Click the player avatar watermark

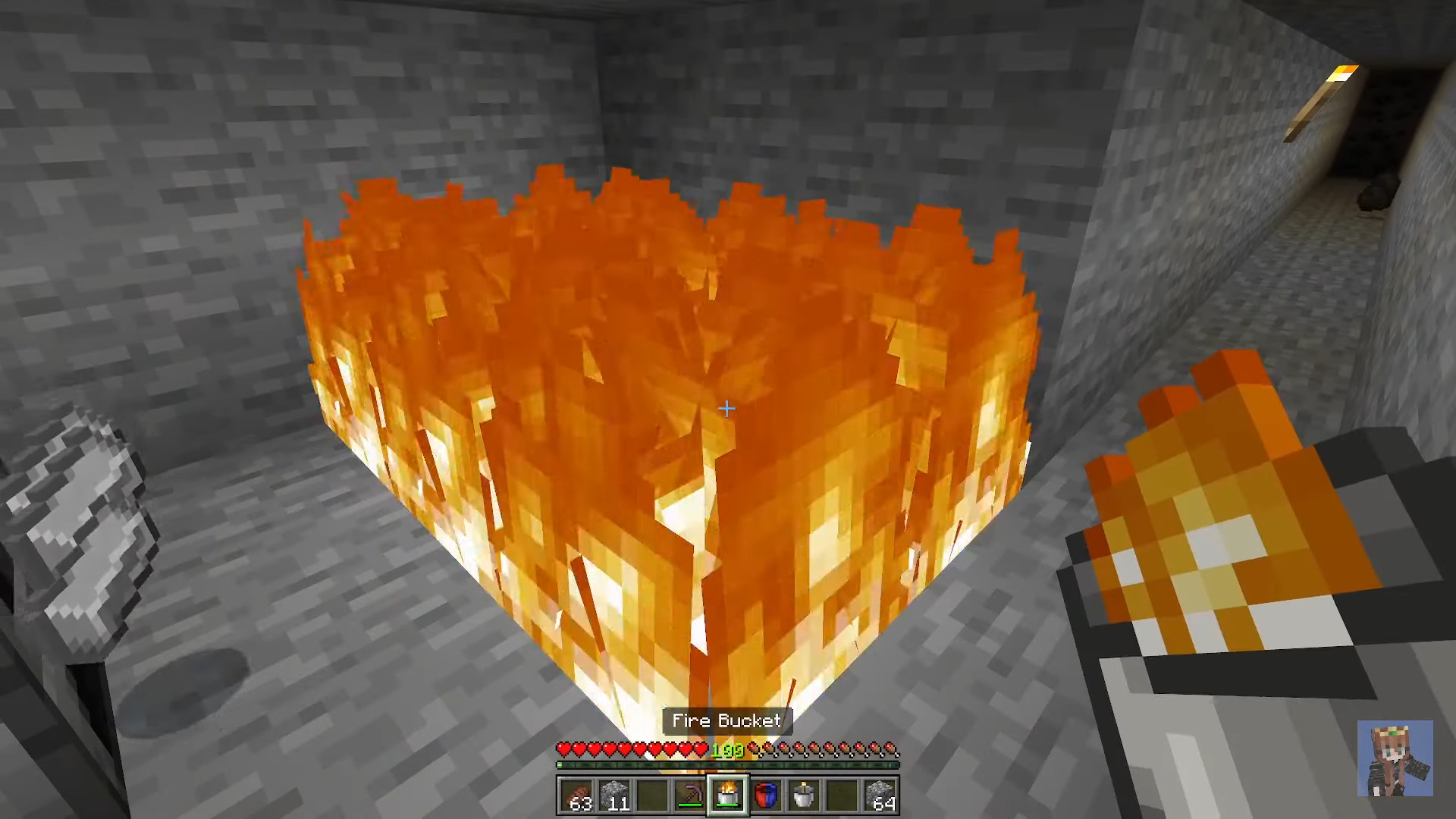click(x=1395, y=758)
